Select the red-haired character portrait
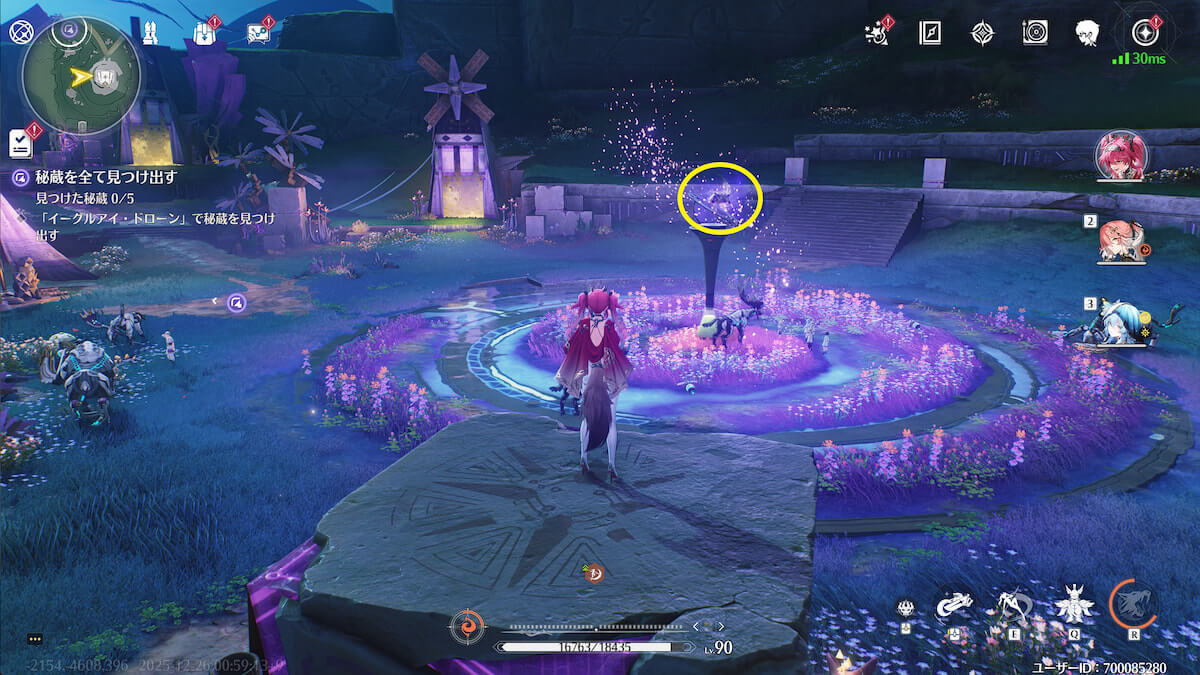 1120,155
